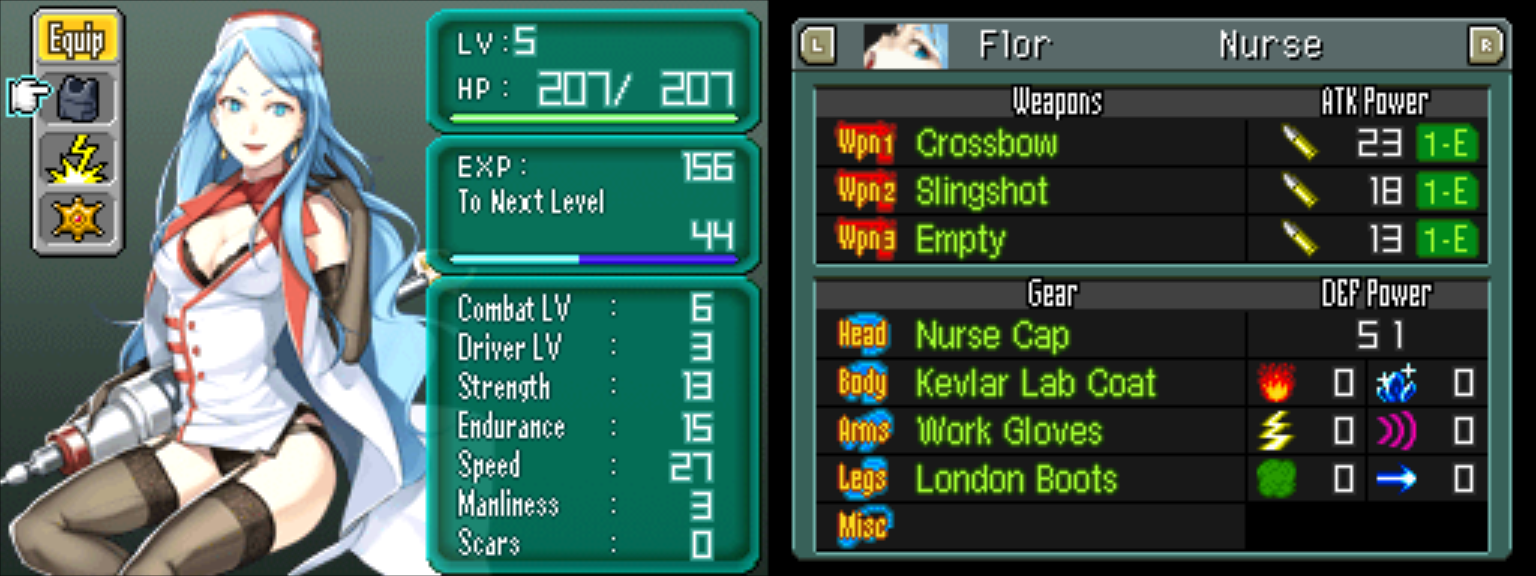Choose the Slingshot weapon slot

click(982, 192)
